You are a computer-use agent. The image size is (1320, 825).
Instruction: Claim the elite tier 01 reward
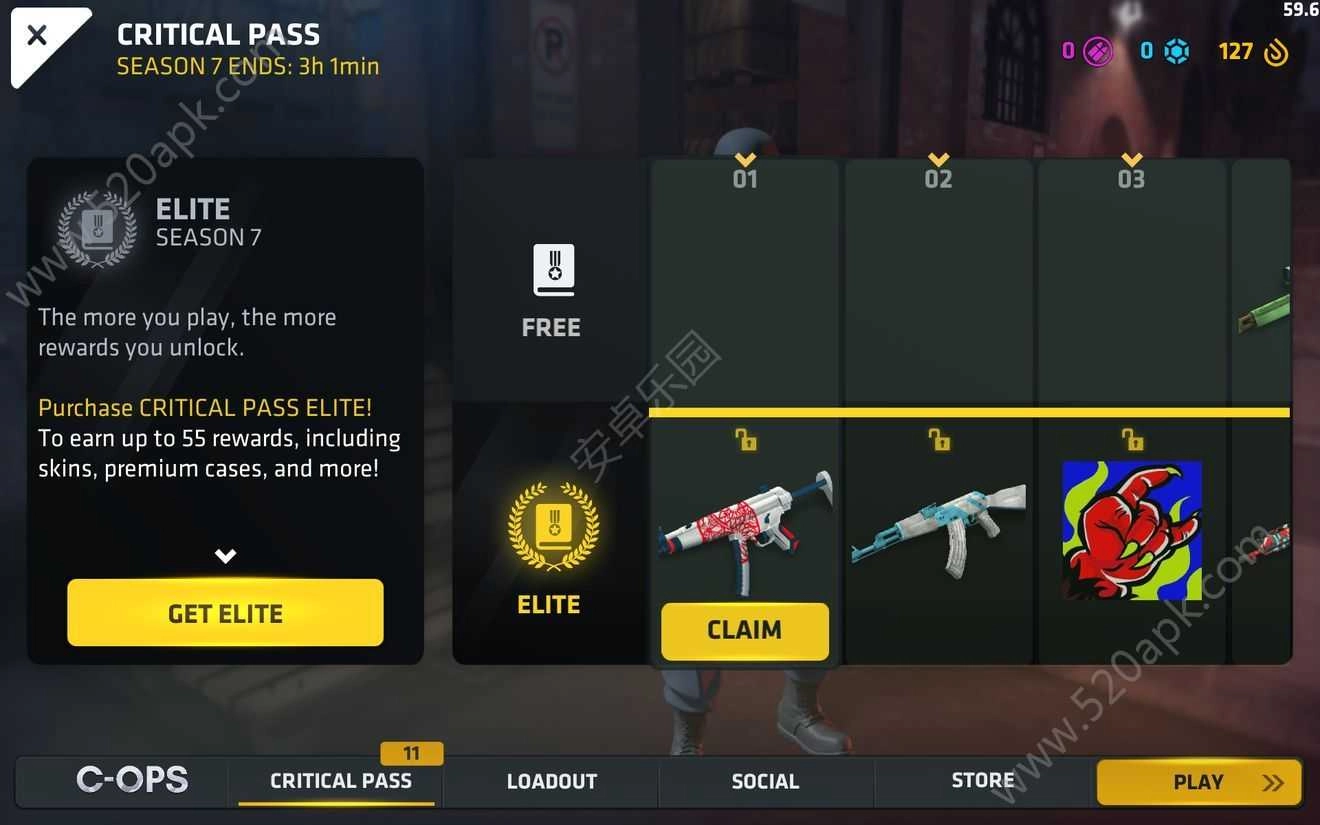pos(745,630)
